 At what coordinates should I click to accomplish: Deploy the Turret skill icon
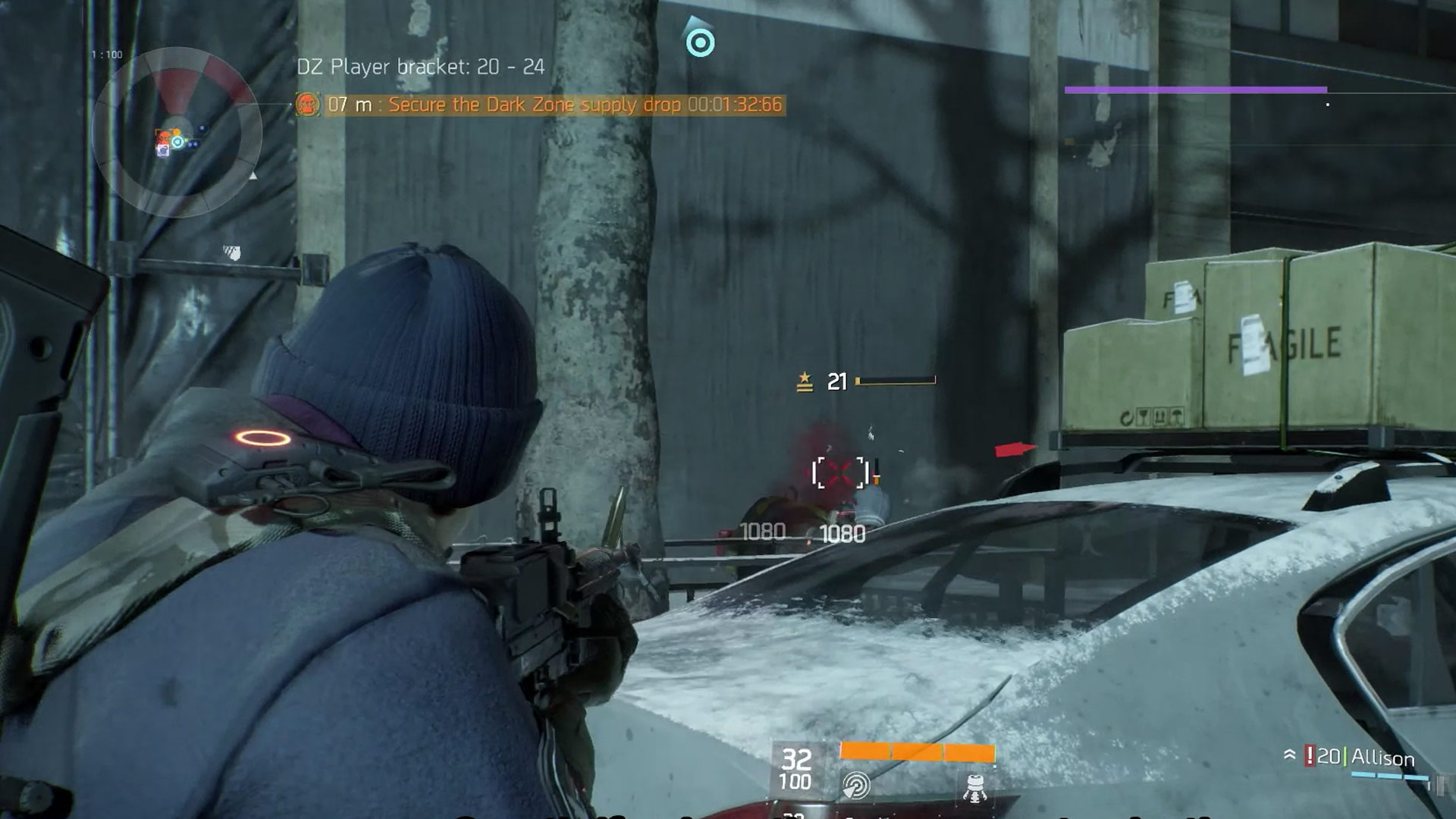974,787
